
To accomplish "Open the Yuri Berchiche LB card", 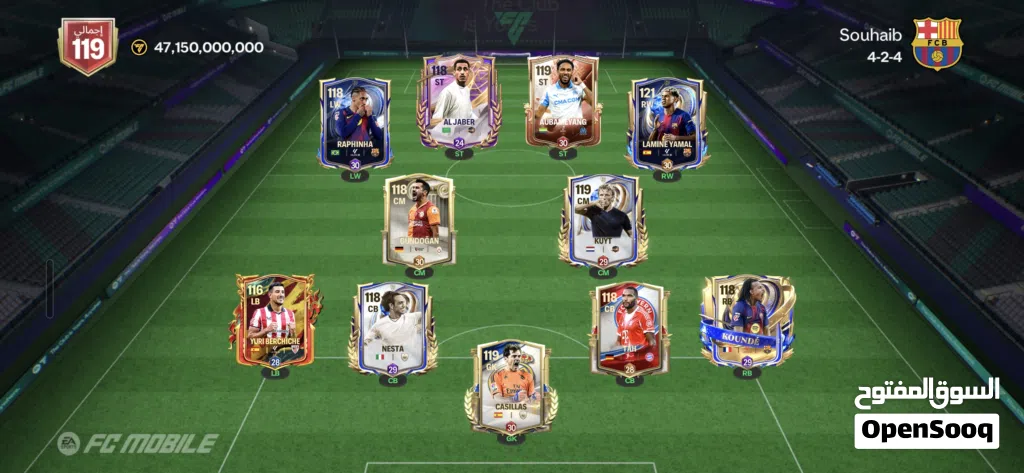I will click(x=273, y=322).
